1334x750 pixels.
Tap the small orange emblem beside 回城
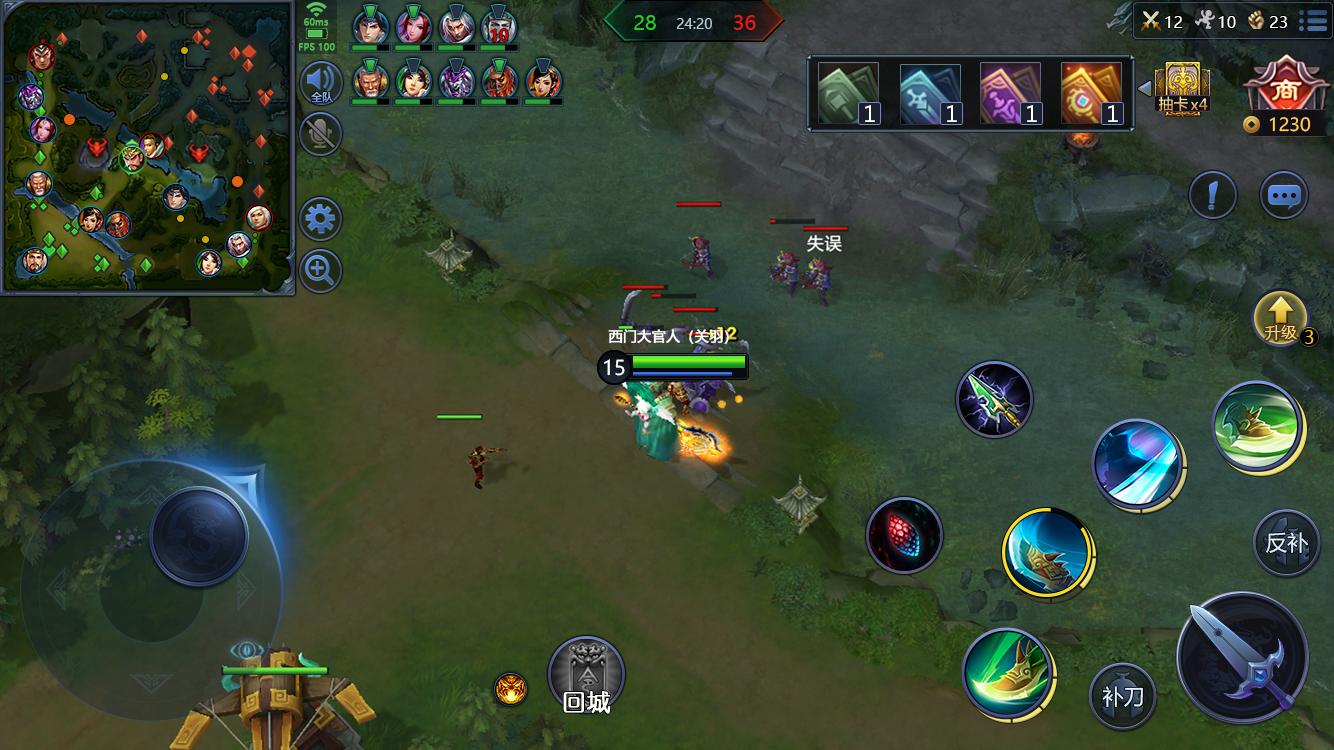click(510, 689)
